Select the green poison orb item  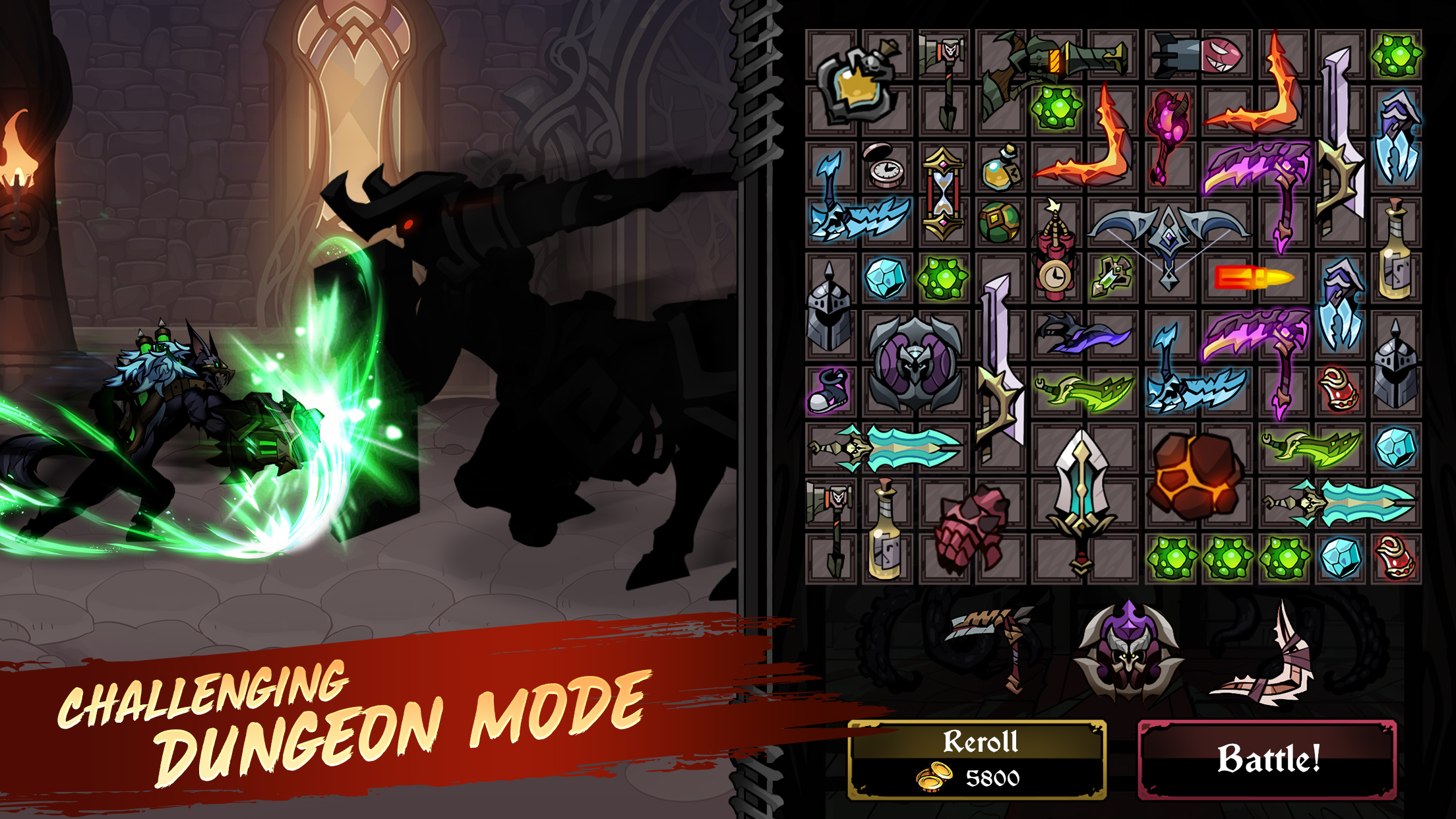[x=1056, y=106]
